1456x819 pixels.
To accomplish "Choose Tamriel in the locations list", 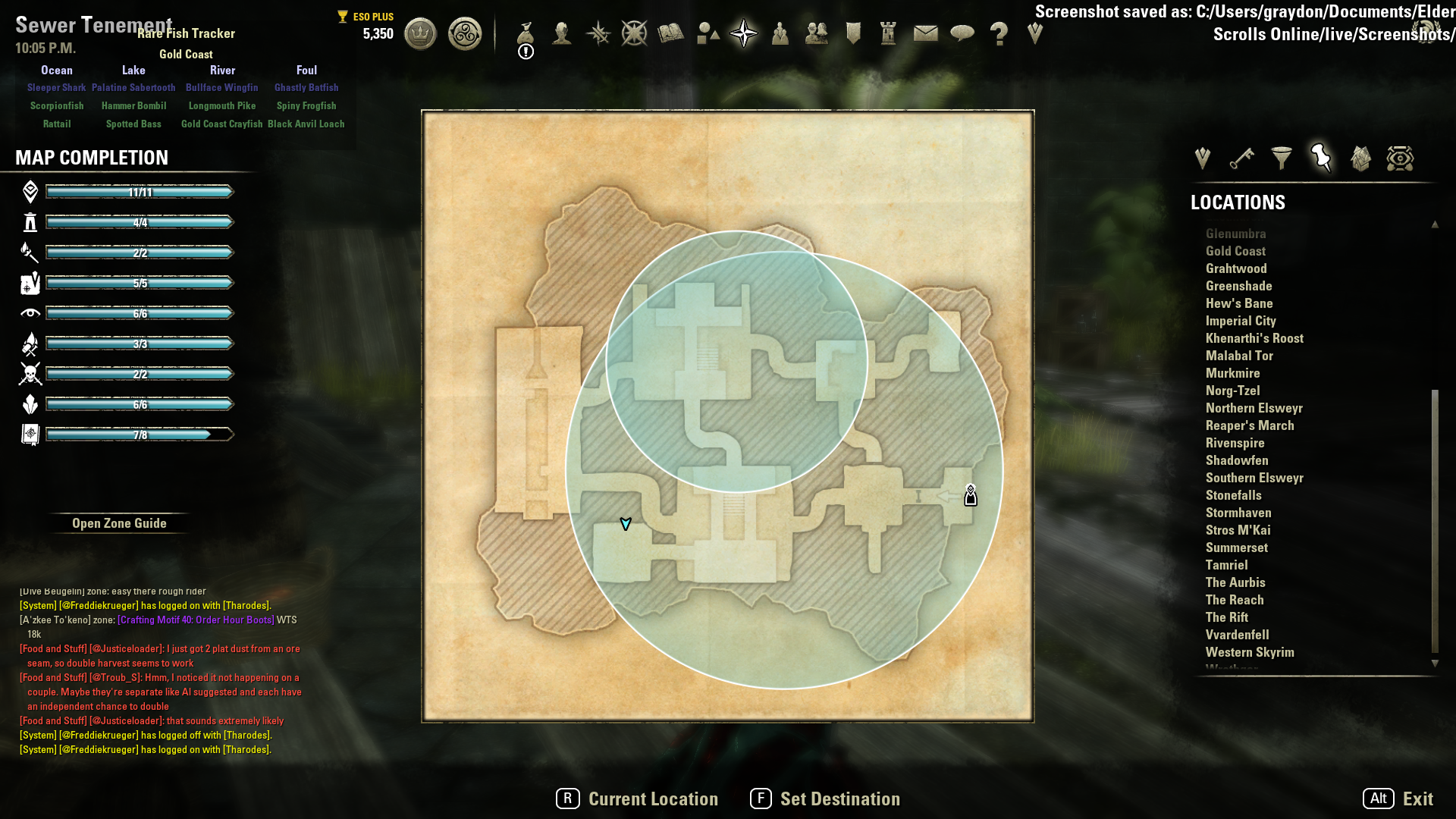I will [x=1226, y=565].
